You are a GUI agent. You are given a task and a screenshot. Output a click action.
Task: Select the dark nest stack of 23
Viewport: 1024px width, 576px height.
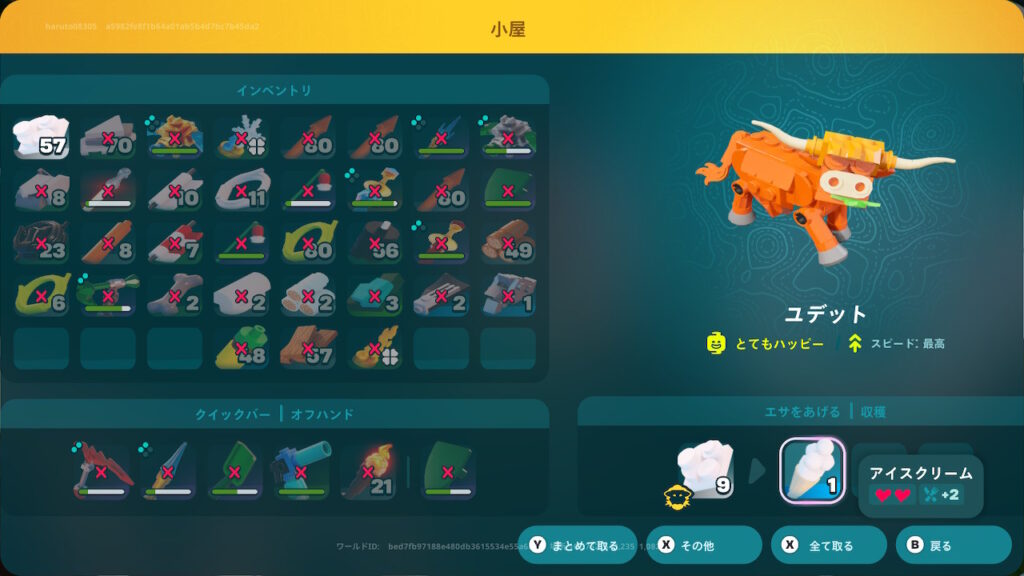pyautogui.click(x=41, y=242)
